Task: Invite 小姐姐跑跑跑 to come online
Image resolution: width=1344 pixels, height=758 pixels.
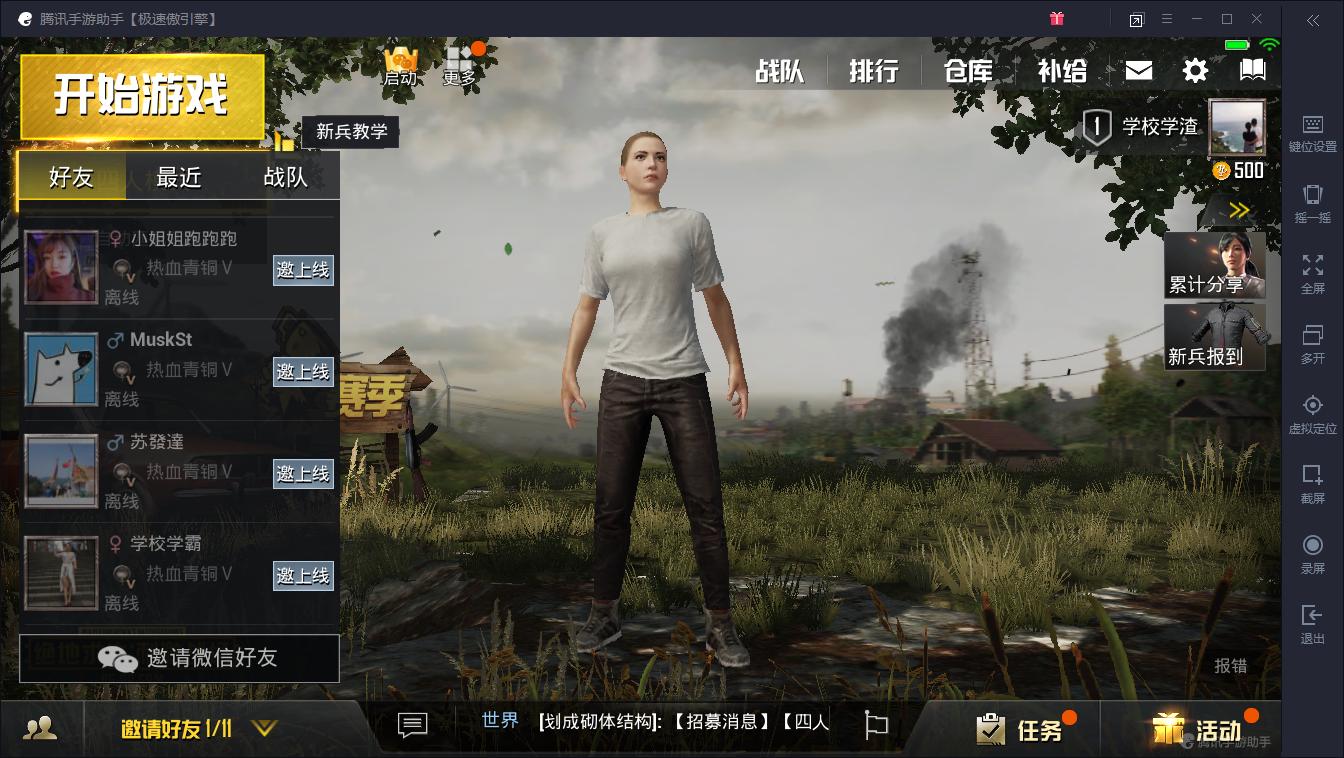Action: coord(303,270)
